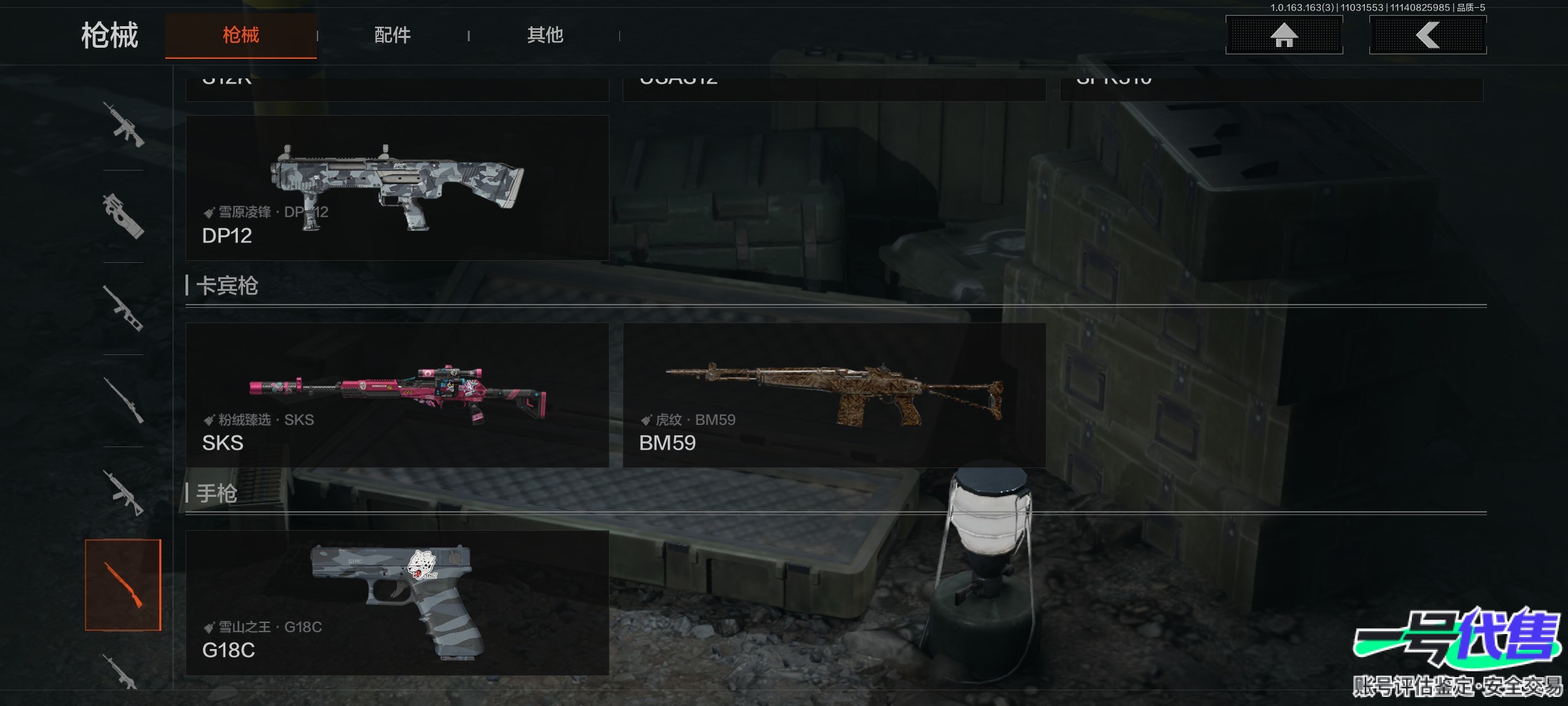Select the assault rifle category at the sidebar top
This screenshot has height=706, width=1568.
(123, 124)
